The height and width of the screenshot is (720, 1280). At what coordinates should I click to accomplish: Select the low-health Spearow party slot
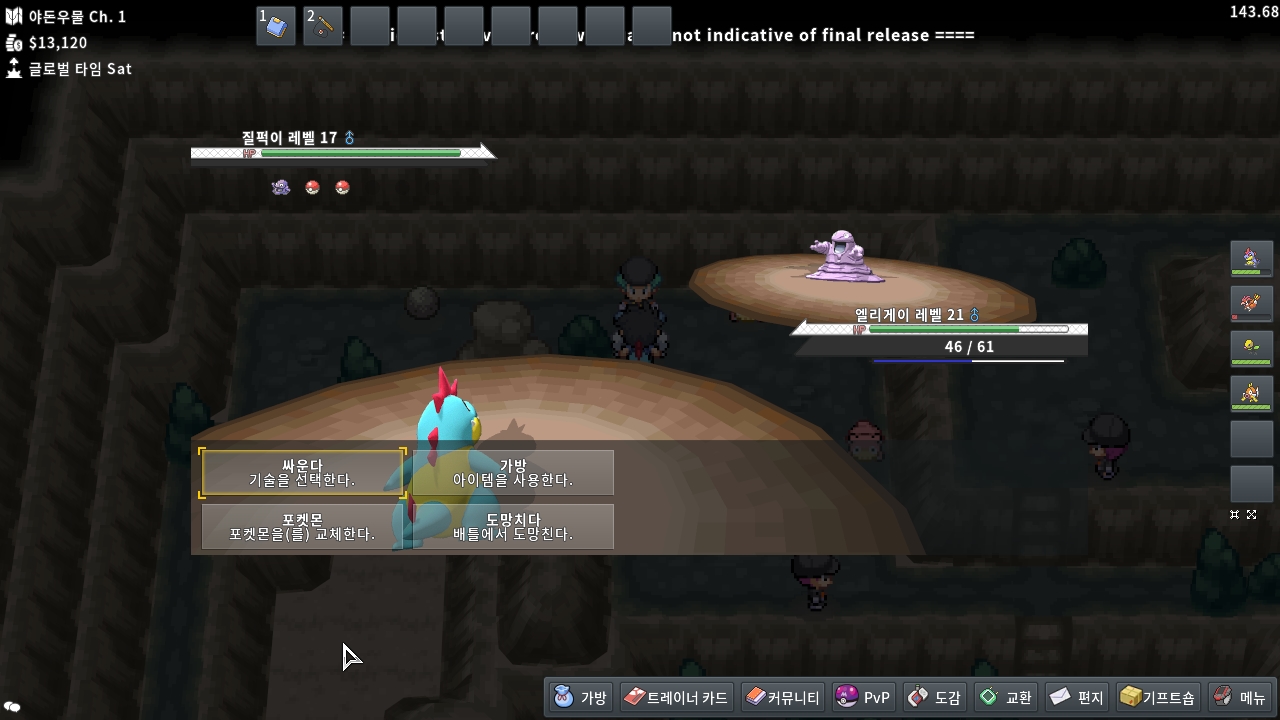[1251, 303]
